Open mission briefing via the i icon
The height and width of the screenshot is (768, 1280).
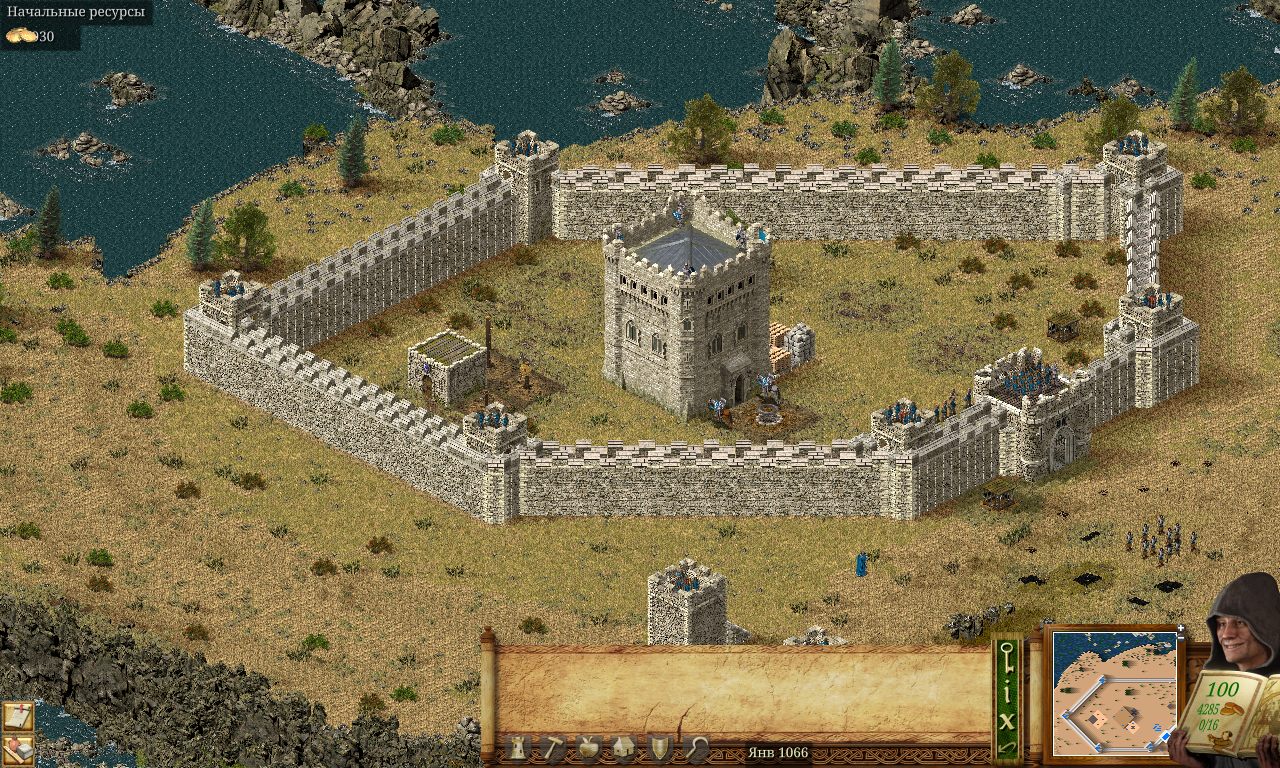1008,691
